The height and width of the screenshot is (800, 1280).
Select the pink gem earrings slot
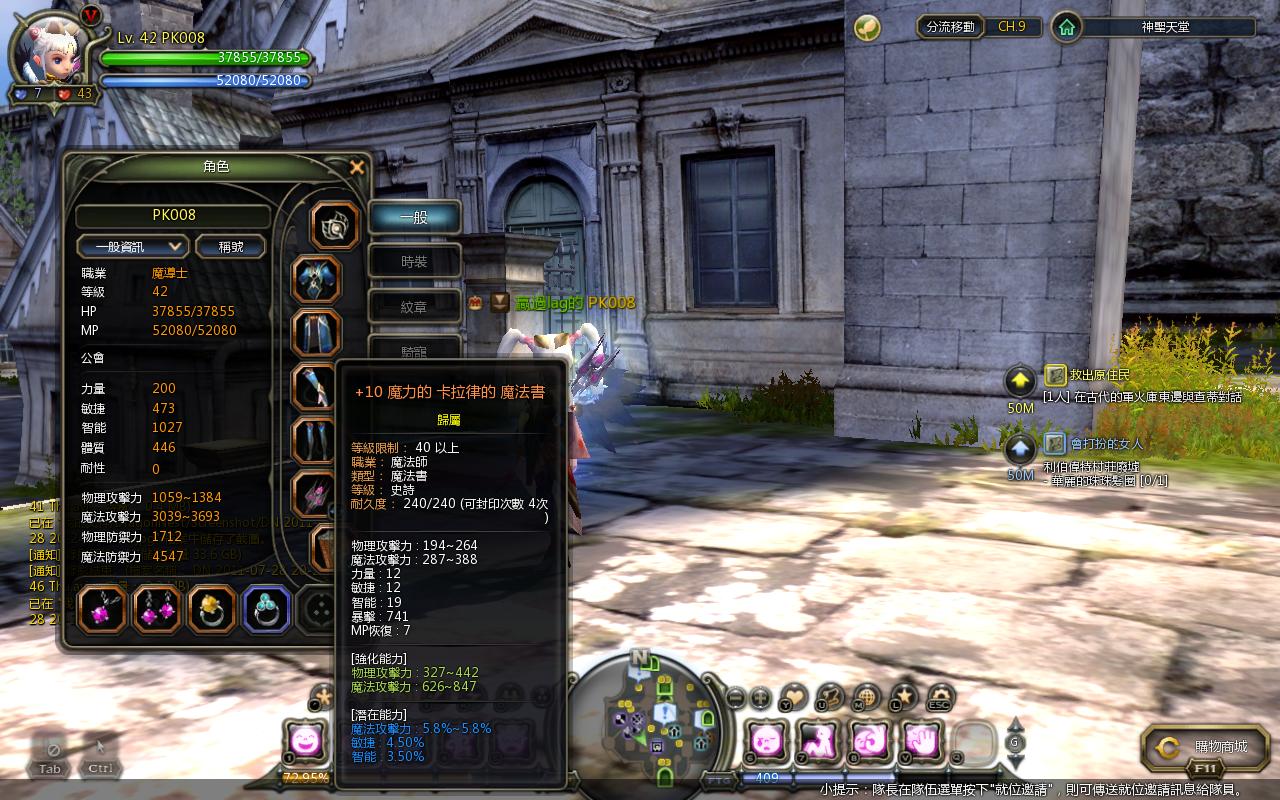point(157,610)
